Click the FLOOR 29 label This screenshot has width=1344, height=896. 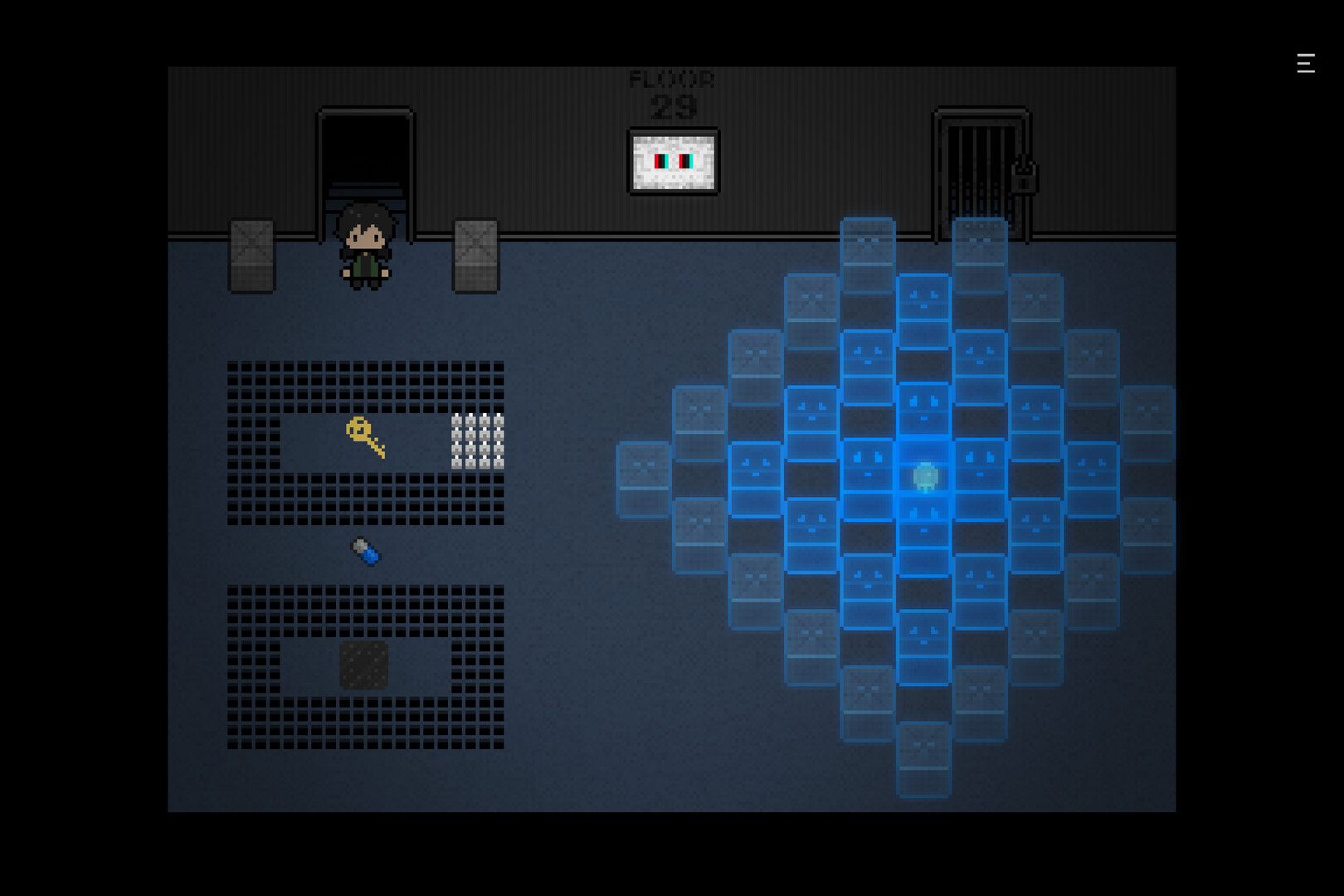(672, 90)
